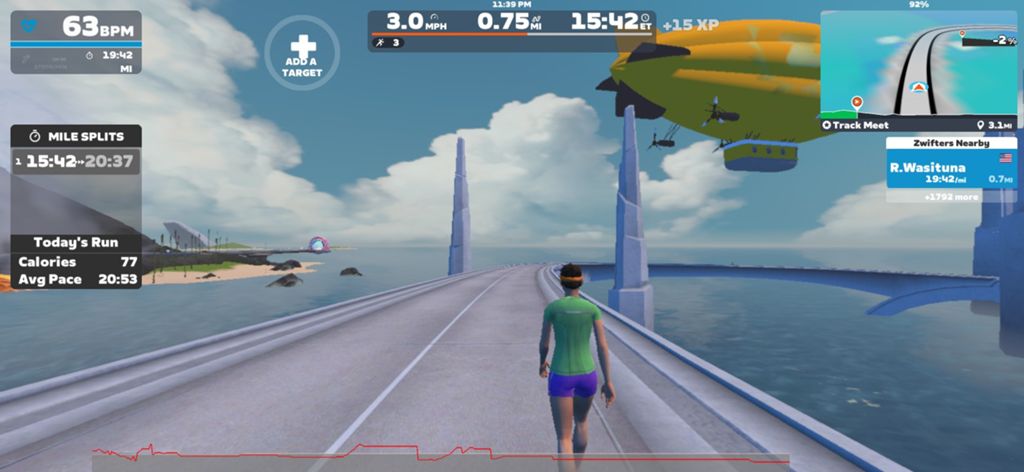1024x472 pixels.
Task: Expand the +1792 more riders list
Action: point(950,196)
